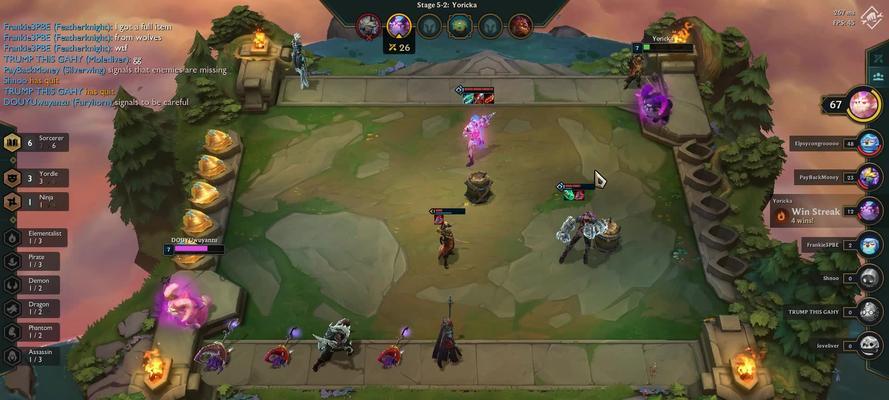Select Yoricka's portrait with the Win Streak
Viewport: 889px width, 400px height.
coord(870,212)
